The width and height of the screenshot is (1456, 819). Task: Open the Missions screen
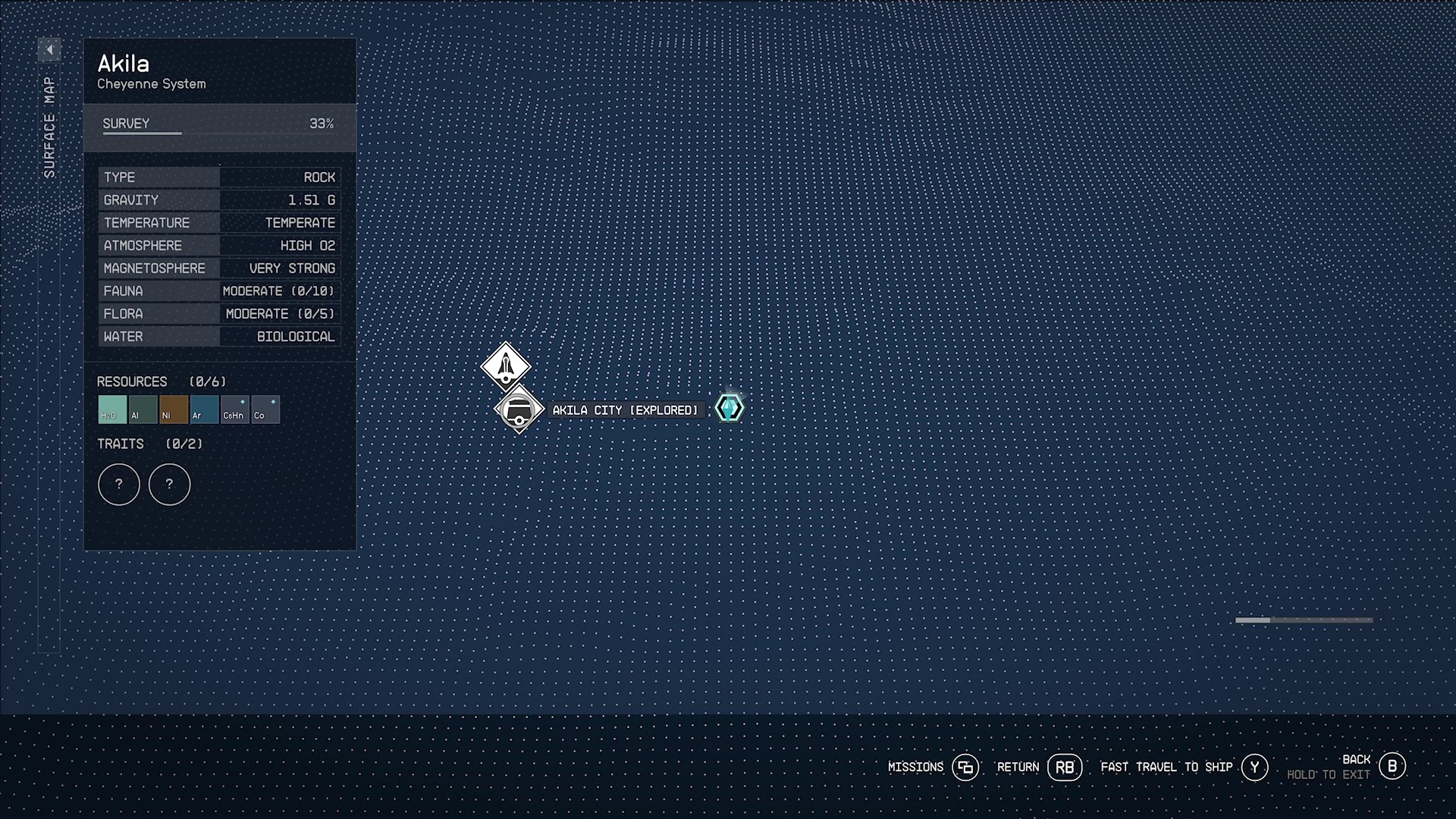965,767
